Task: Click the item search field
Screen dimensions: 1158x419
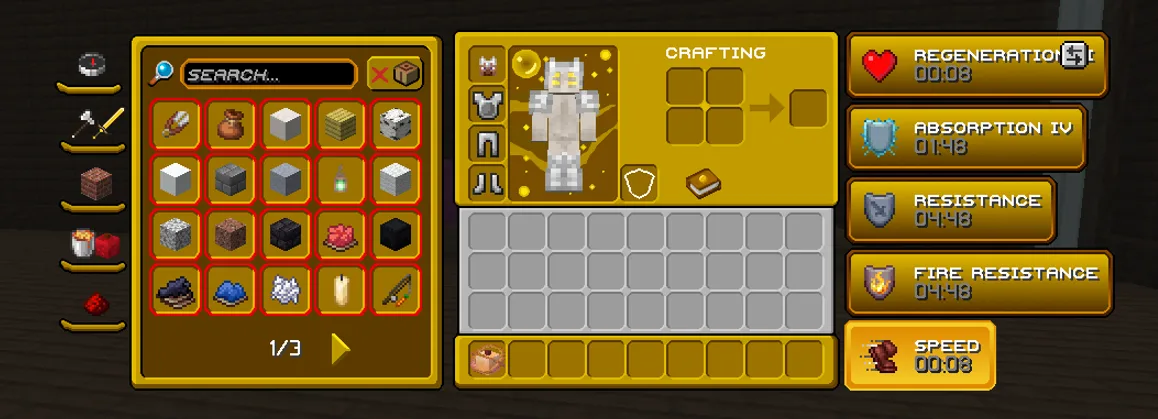Action: (x=268, y=74)
